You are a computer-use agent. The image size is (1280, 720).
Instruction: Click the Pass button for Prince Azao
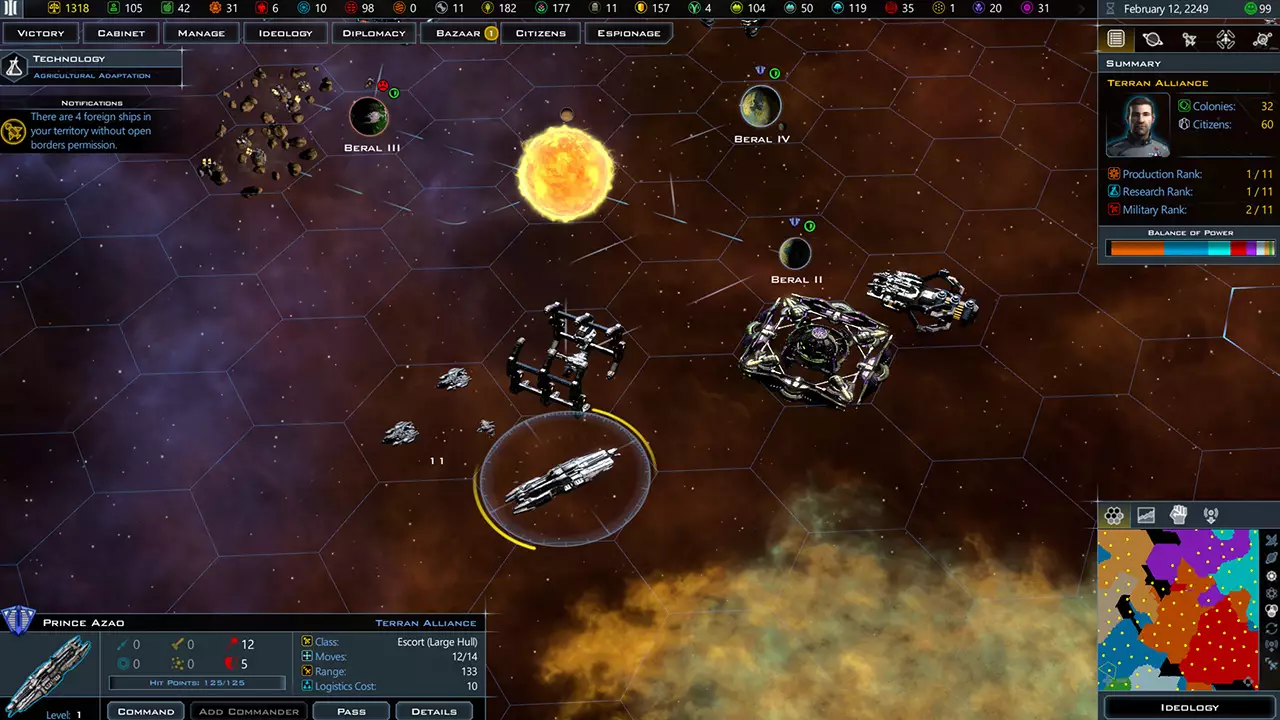coord(351,711)
